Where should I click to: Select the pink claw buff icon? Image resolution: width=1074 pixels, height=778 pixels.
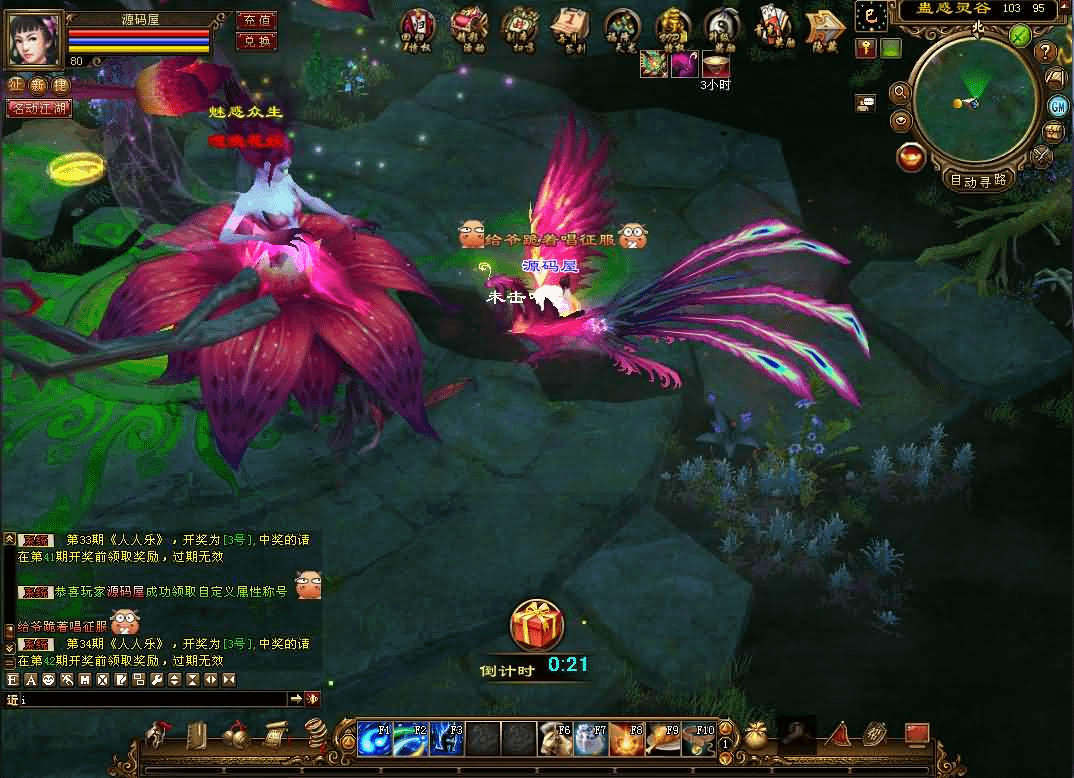click(x=685, y=65)
